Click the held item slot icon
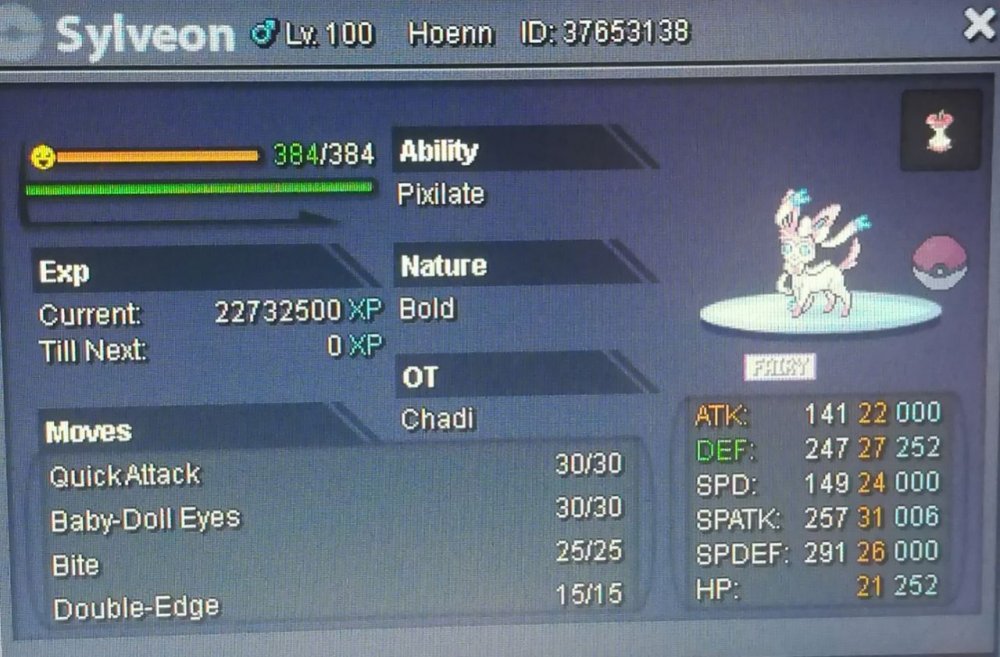This screenshot has height=657, width=1000. pyautogui.click(x=939, y=130)
